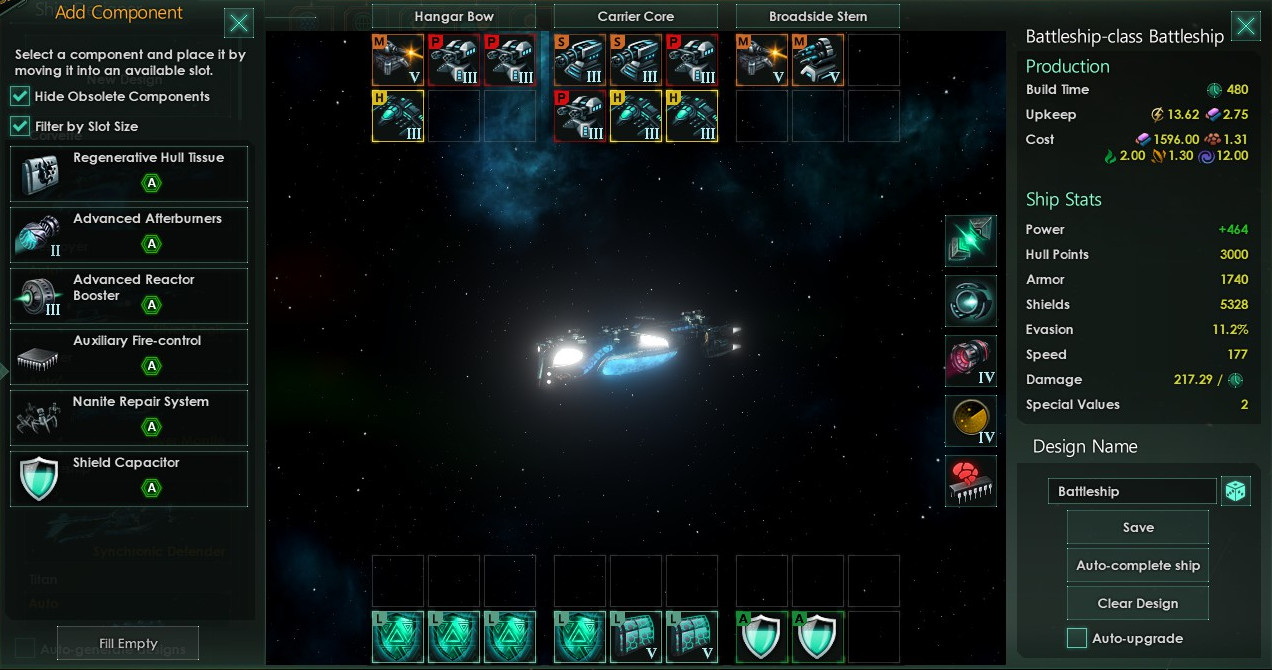Viewport: 1272px width, 670px height.
Task: Click the Fill Empty button
Action: pos(128,643)
